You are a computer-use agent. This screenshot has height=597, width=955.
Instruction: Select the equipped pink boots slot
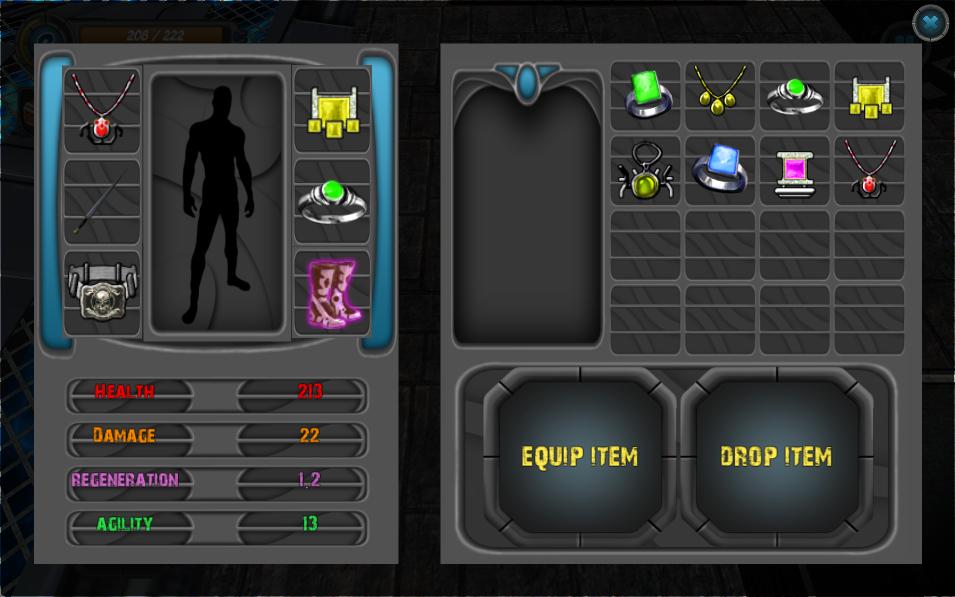332,292
